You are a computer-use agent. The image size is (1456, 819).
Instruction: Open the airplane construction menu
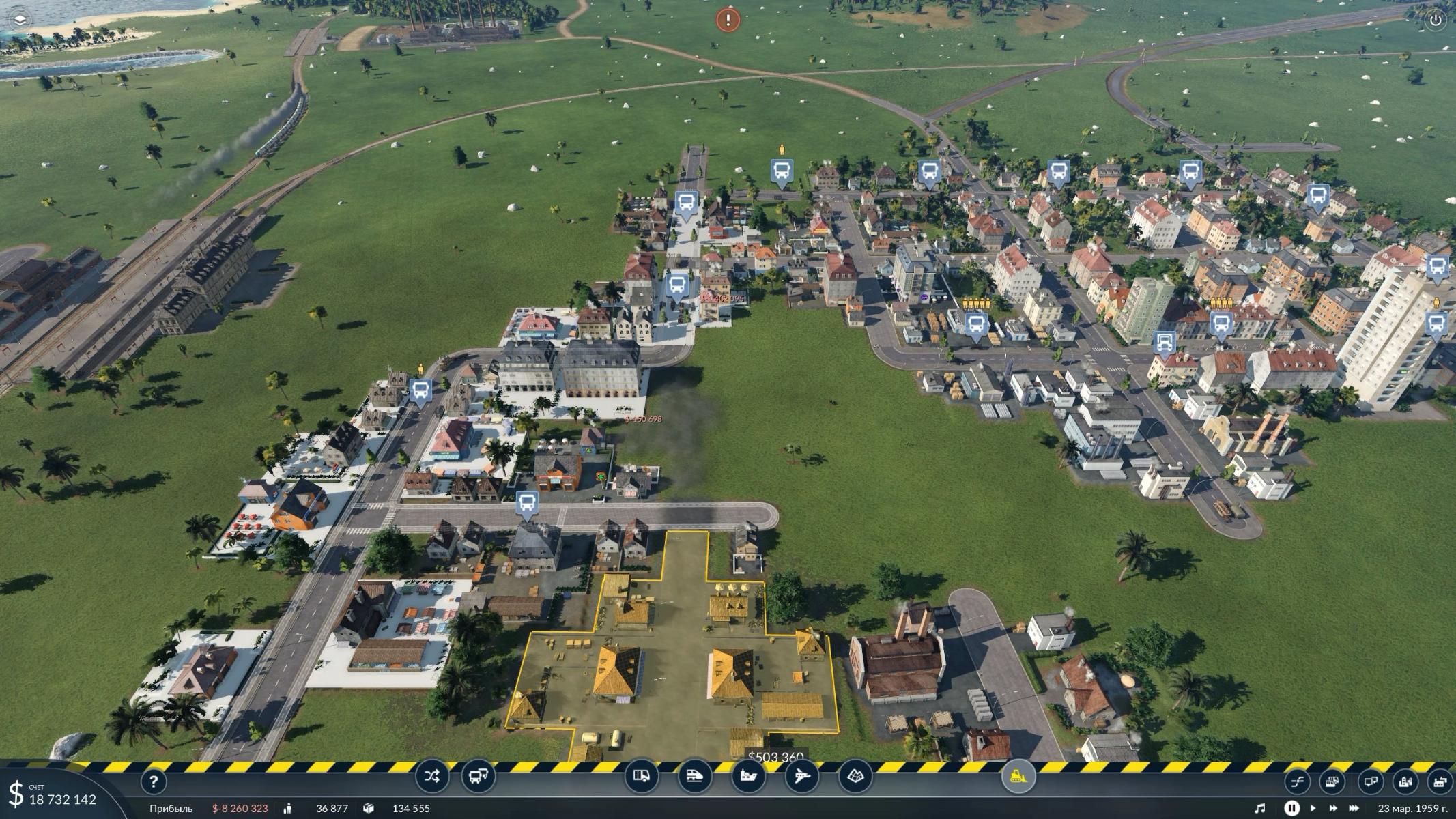click(x=801, y=776)
